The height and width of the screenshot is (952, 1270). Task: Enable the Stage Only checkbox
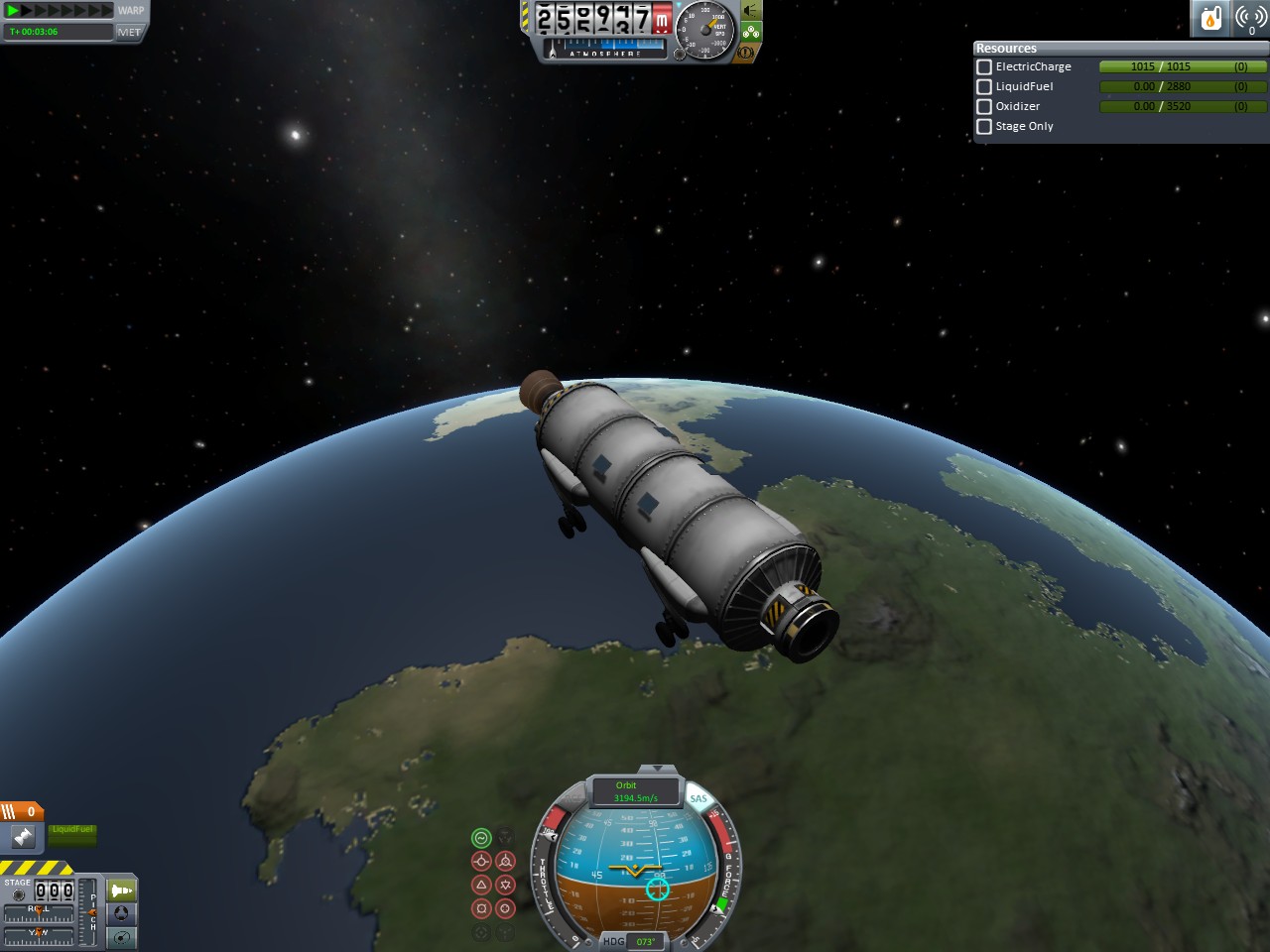(x=984, y=126)
